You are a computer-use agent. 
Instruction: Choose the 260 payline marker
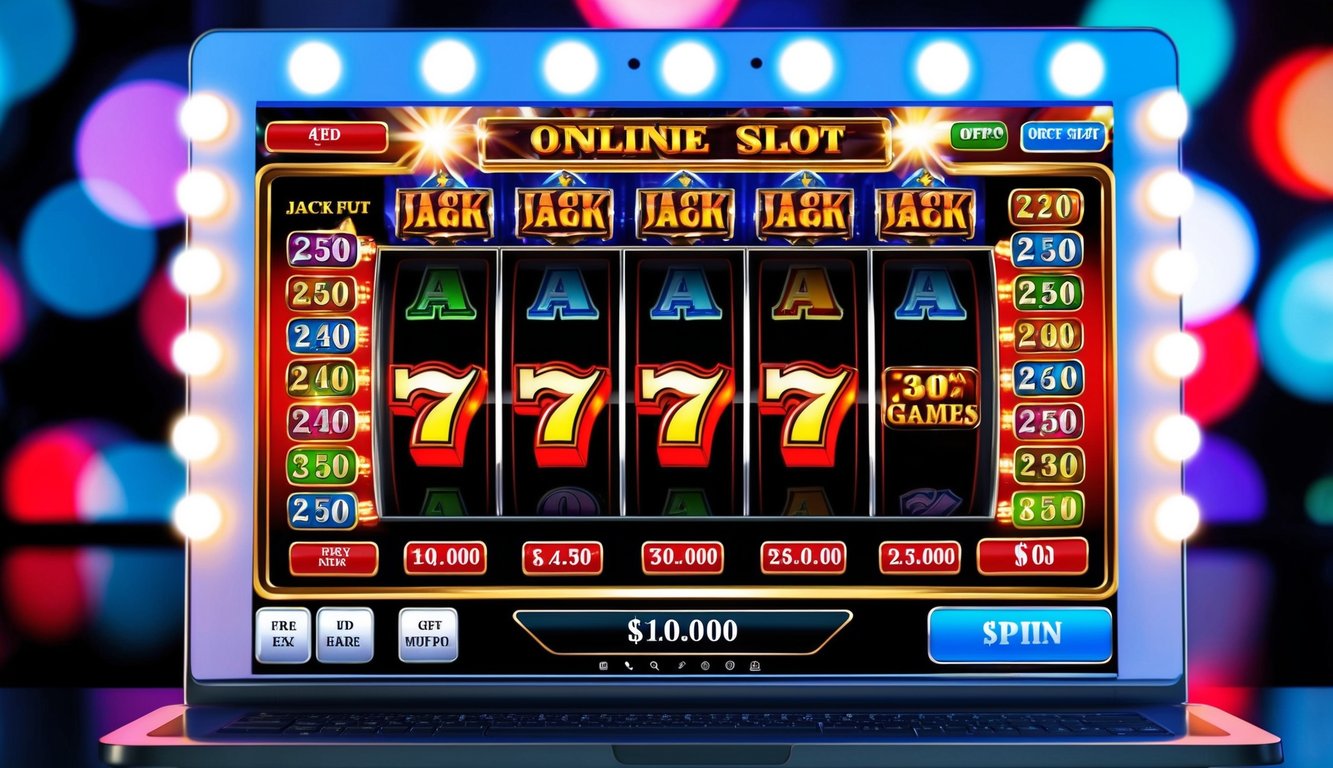1048,378
